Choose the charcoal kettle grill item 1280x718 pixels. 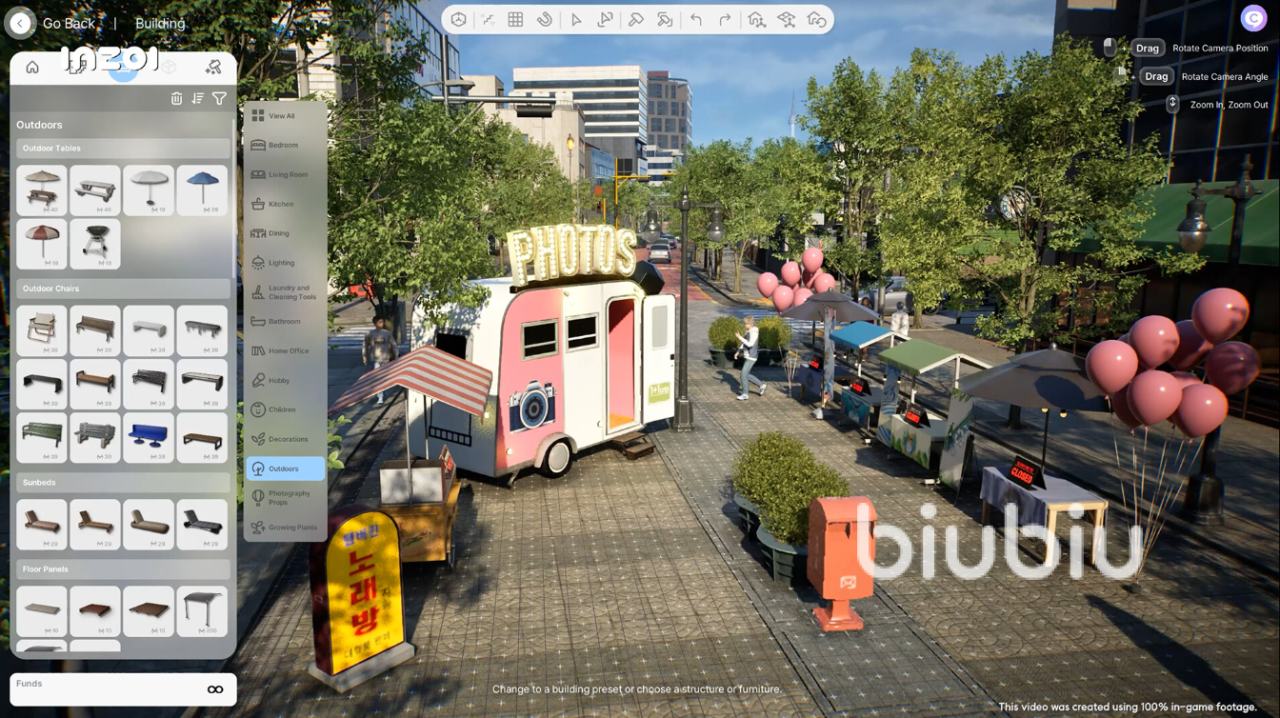(95, 243)
